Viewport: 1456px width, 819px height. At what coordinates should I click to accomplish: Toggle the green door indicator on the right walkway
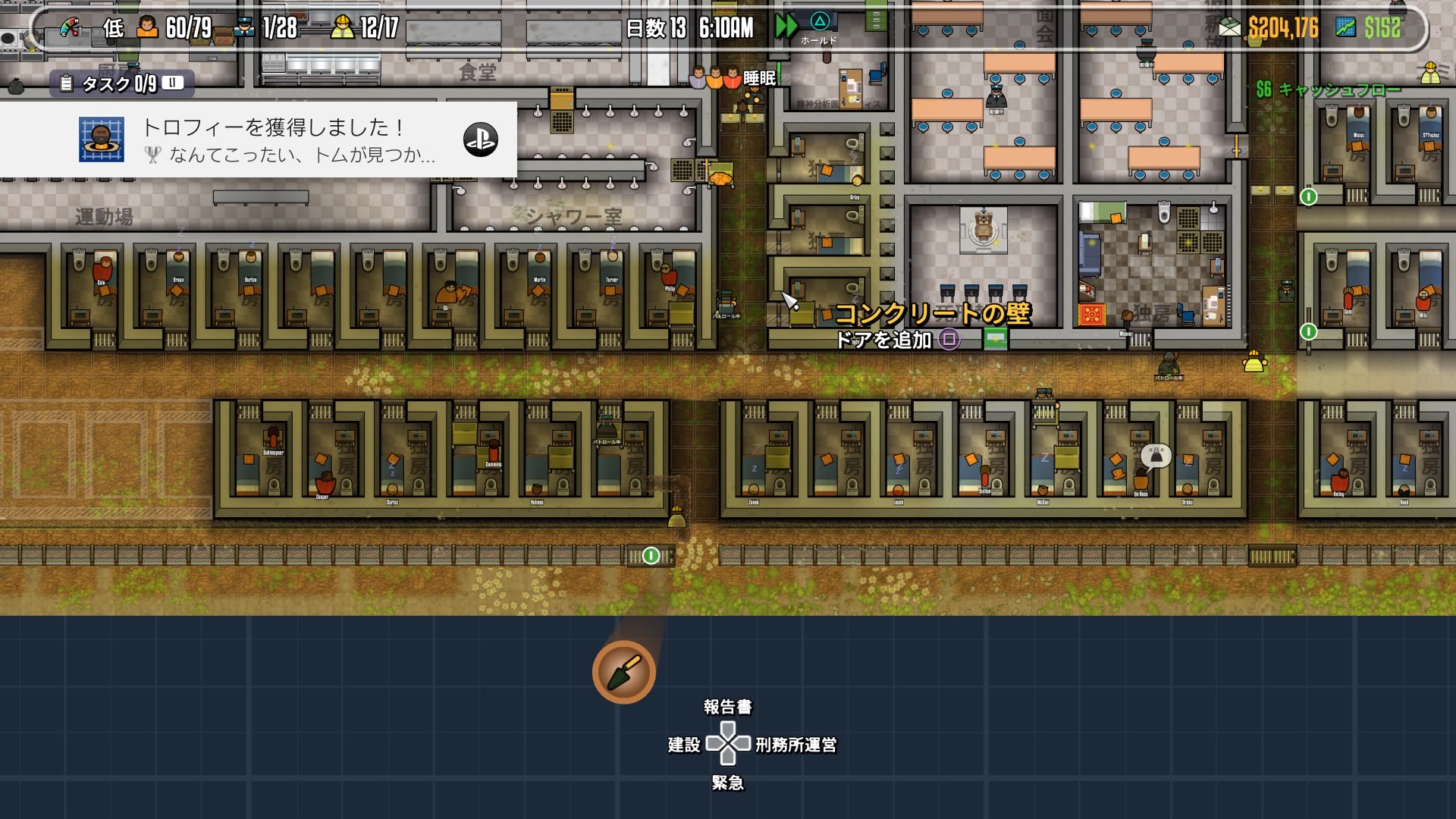click(x=1310, y=331)
